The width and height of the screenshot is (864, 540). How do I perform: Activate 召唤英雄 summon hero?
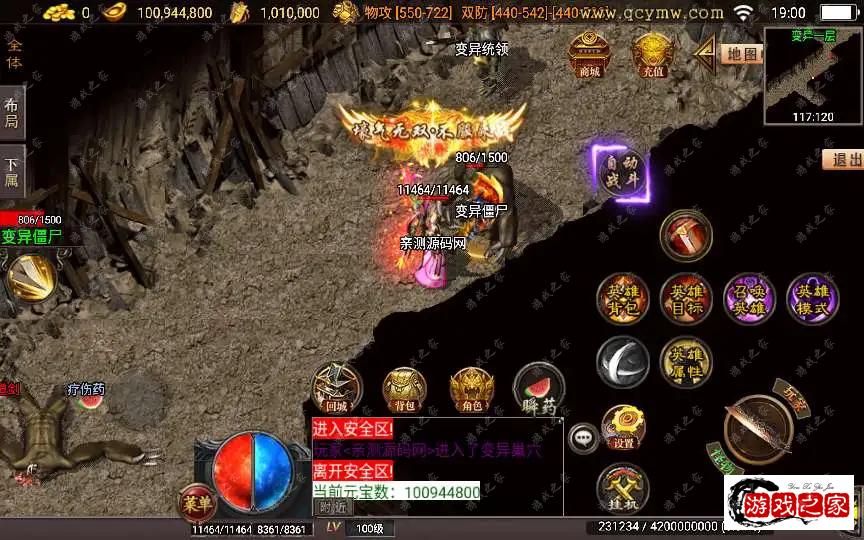click(x=749, y=298)
